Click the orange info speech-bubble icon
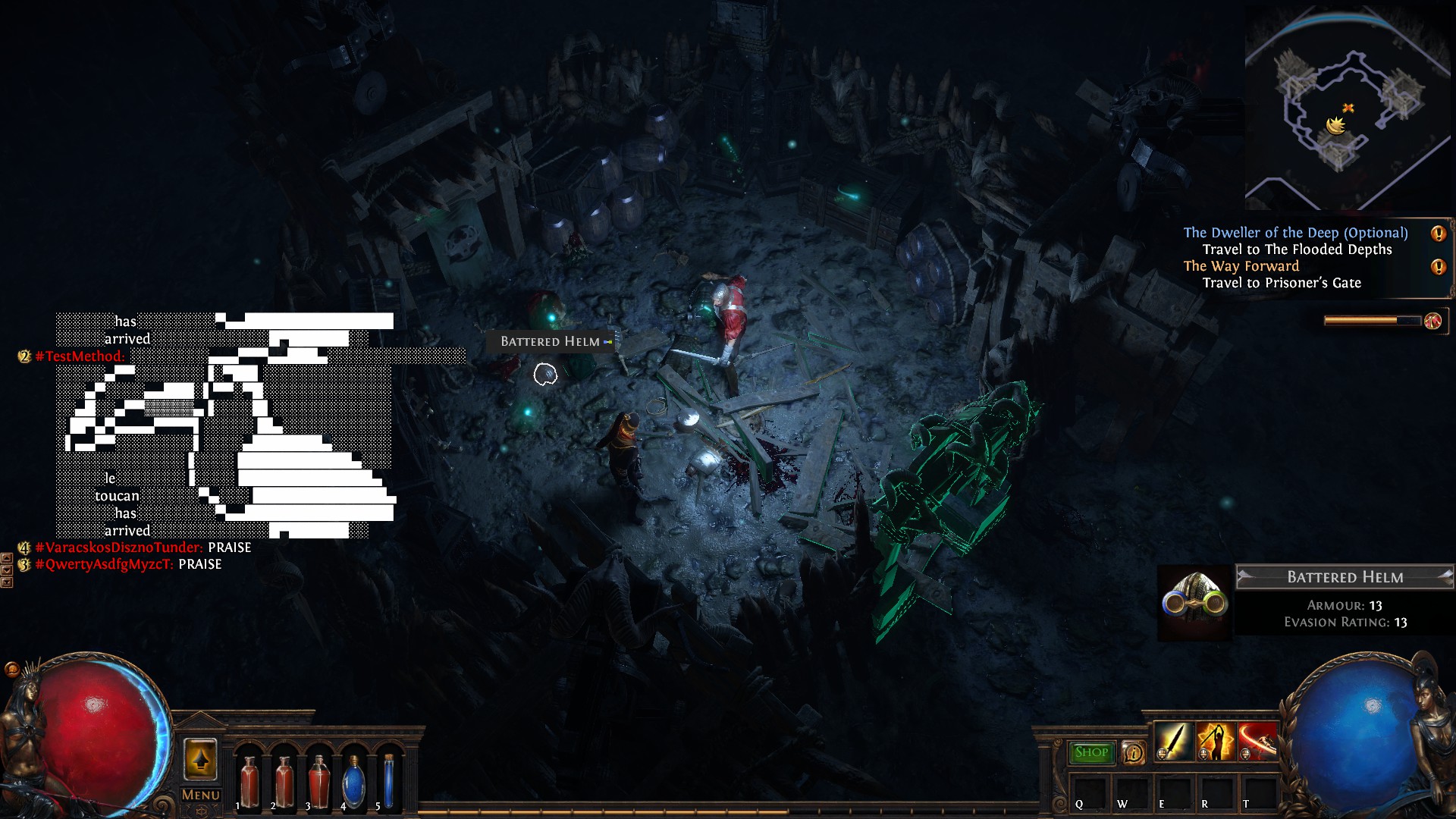The image size is (1456, 819). [1133, 752]
